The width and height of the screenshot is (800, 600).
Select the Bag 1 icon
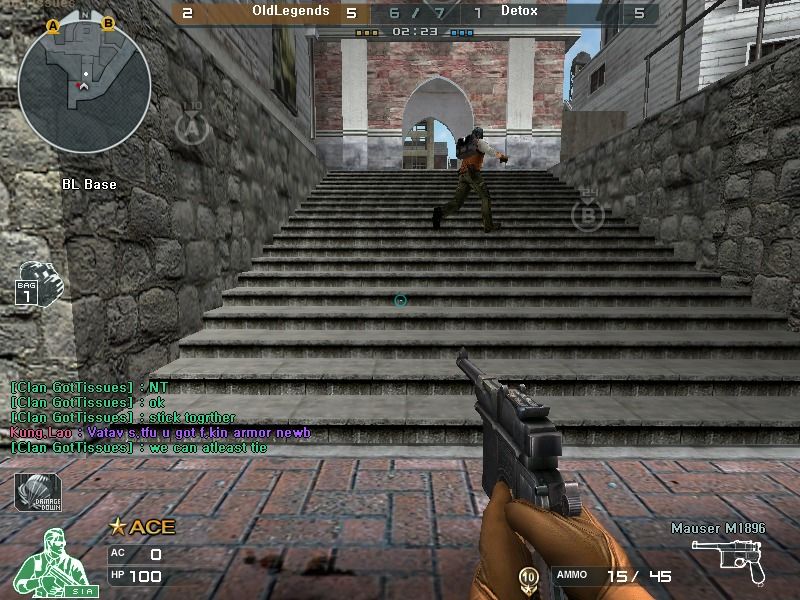tap(38, 282)
